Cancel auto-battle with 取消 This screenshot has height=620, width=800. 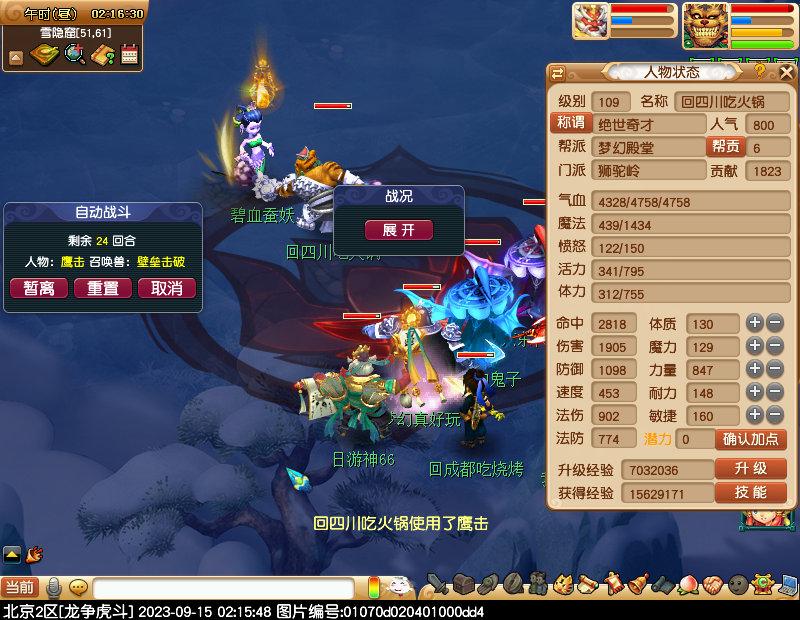pyautogui.click(x=166, y=288)
